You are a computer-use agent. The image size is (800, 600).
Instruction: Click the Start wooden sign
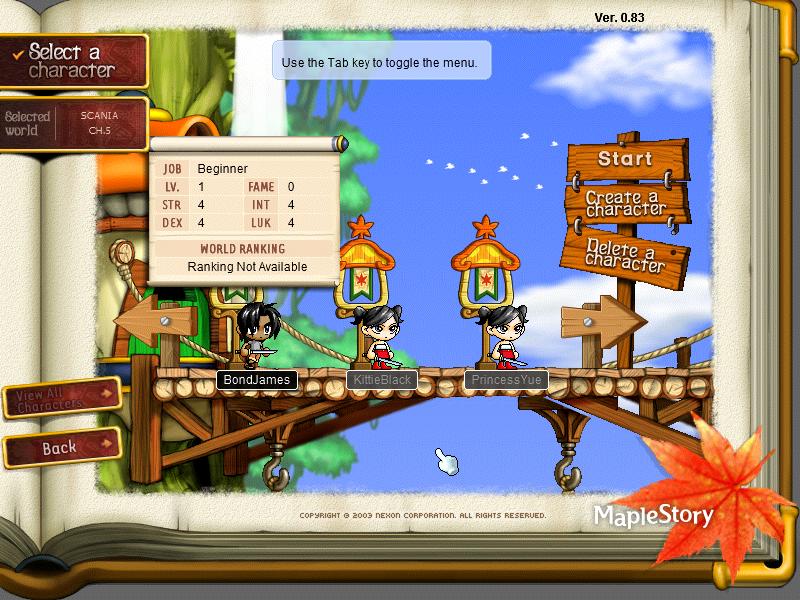tap(626, 159)
